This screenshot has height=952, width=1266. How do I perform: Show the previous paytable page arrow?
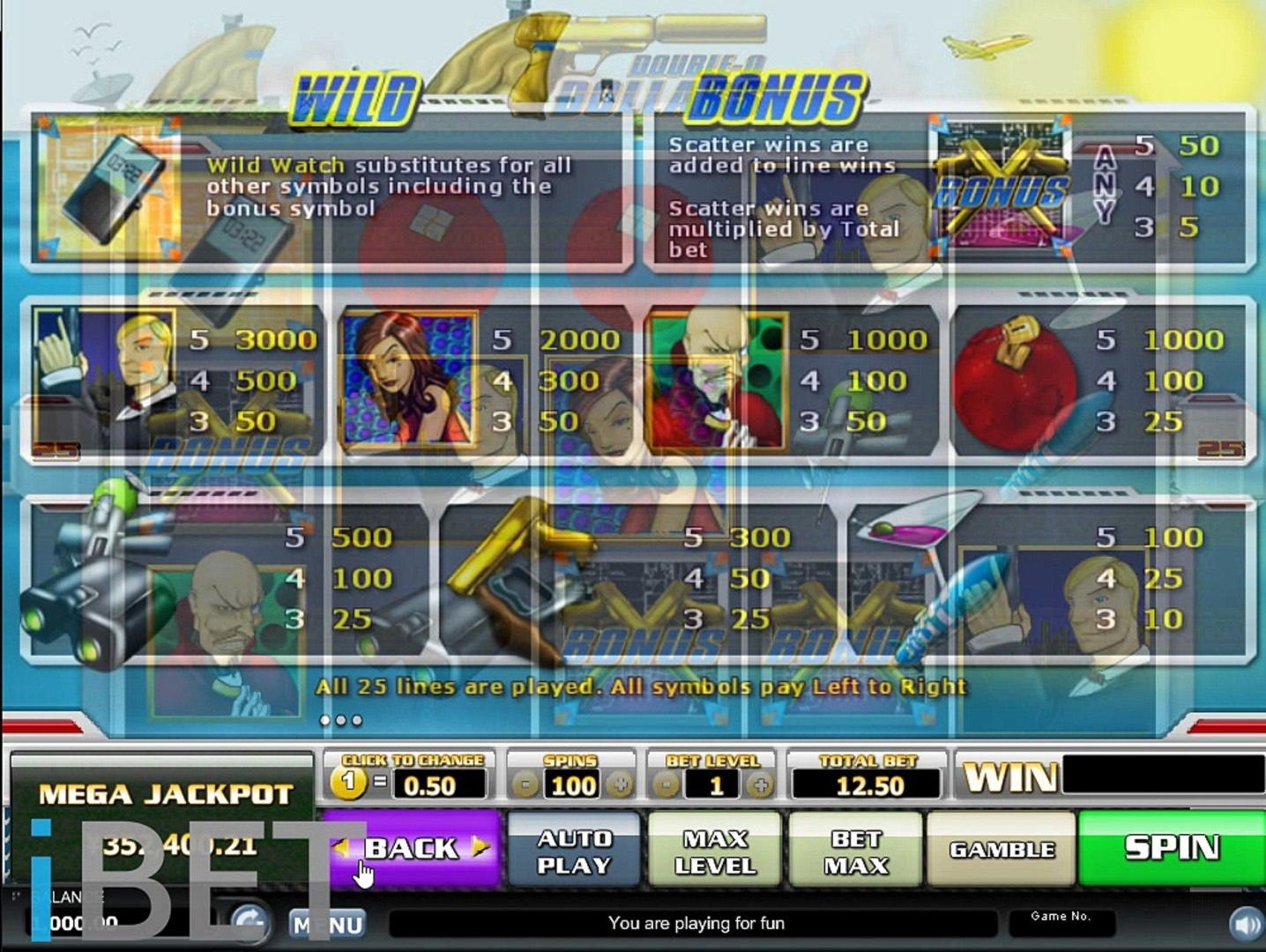[x=341, y=847]
